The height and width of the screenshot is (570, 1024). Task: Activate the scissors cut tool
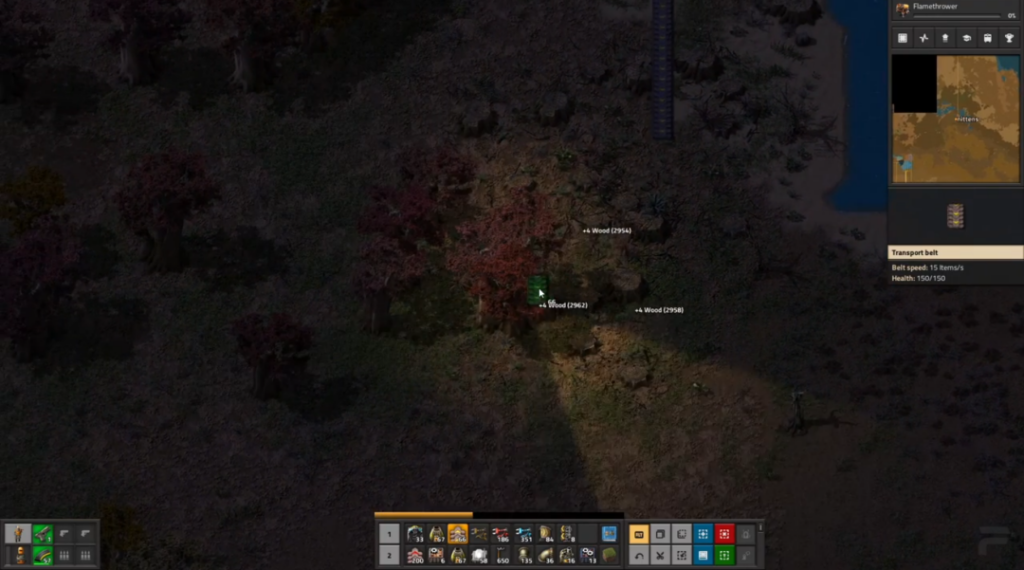tap(660, 555)
